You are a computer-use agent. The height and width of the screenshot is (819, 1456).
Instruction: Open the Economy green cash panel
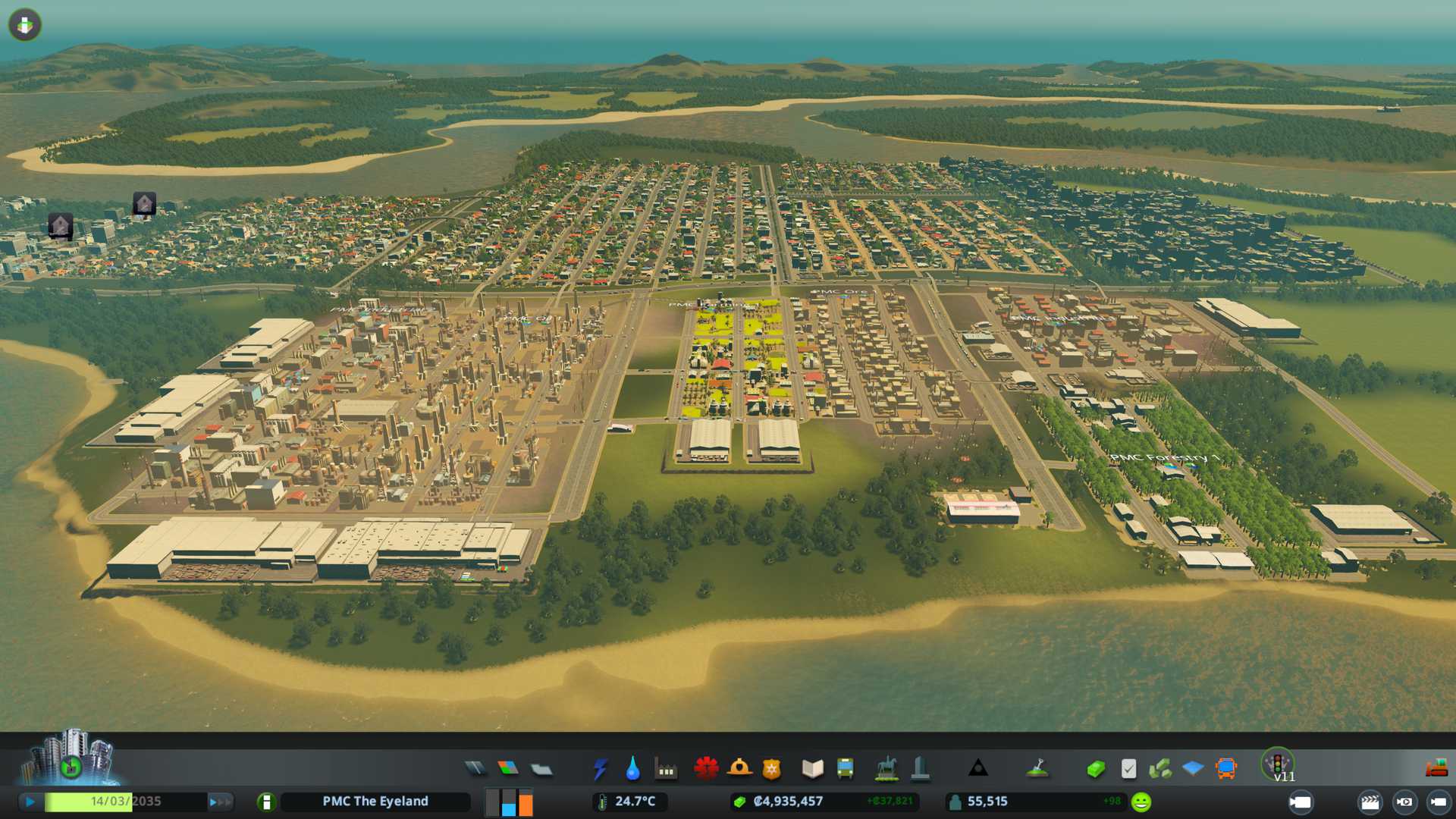click(x=1095, y=769)
